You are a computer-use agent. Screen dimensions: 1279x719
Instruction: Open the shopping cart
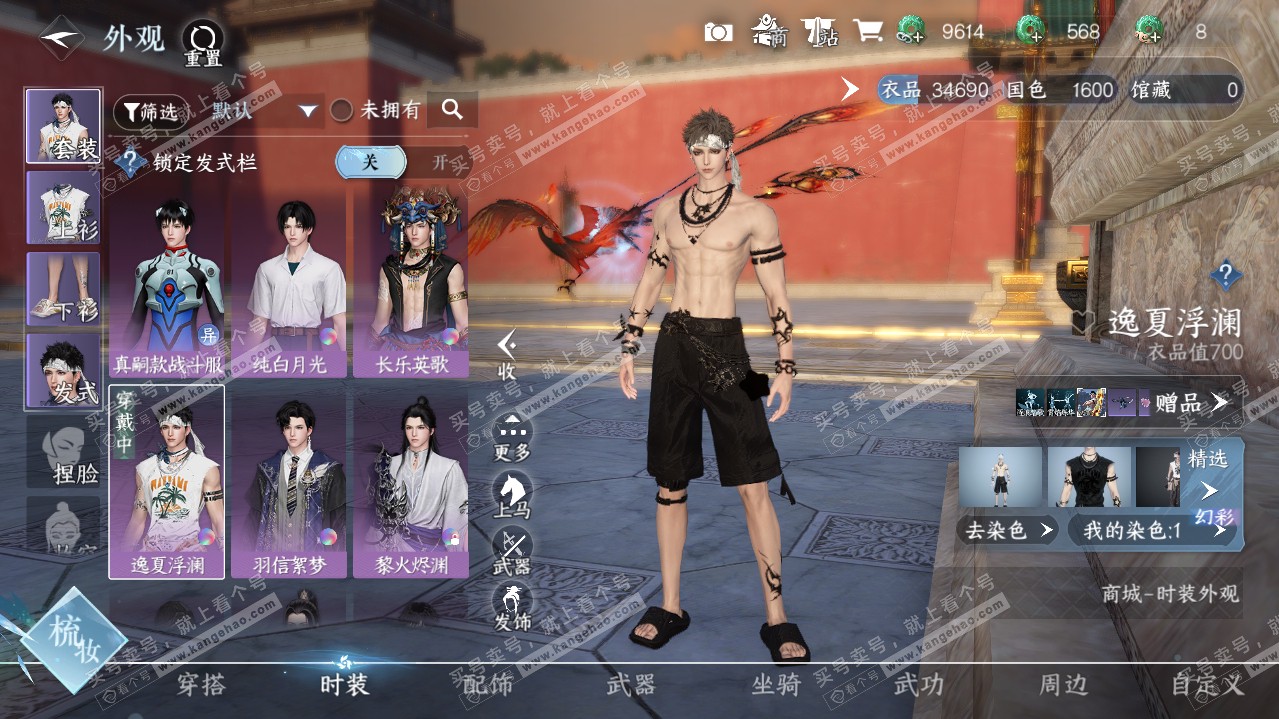(867, 32)
